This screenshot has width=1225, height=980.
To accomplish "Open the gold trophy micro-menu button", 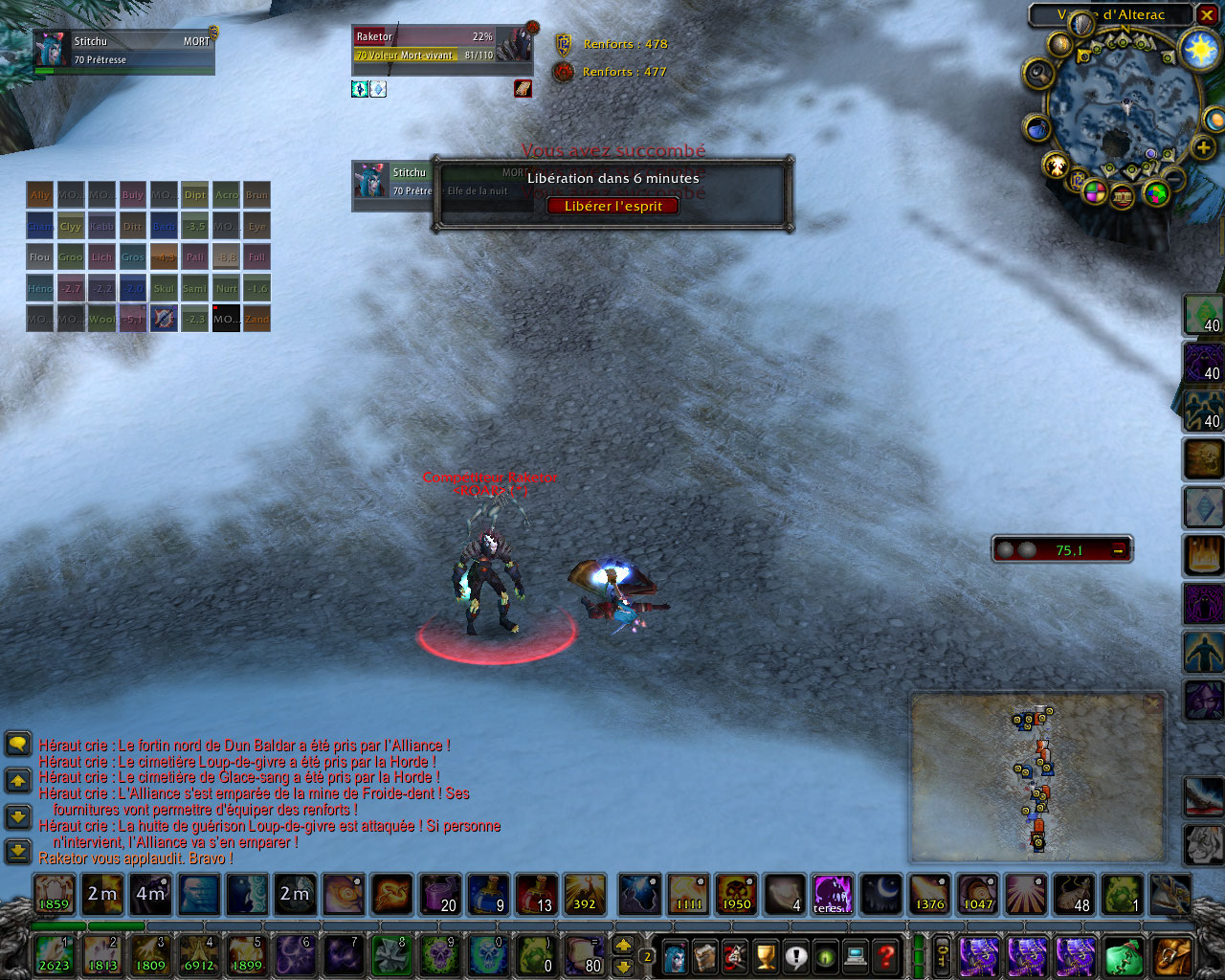I will [x=765, y=955].
